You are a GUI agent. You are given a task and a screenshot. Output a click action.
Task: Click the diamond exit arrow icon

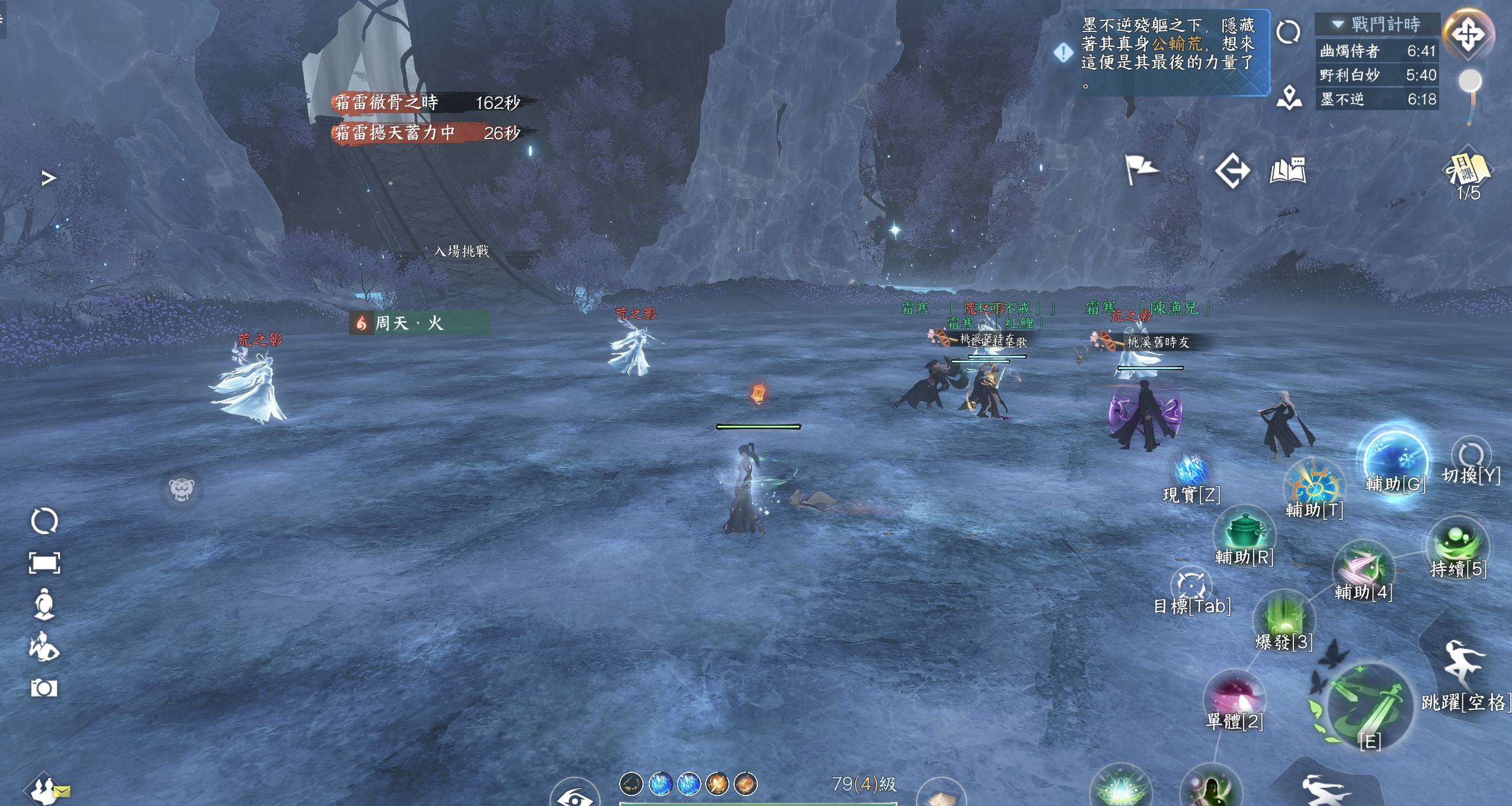coord(1232,171)
